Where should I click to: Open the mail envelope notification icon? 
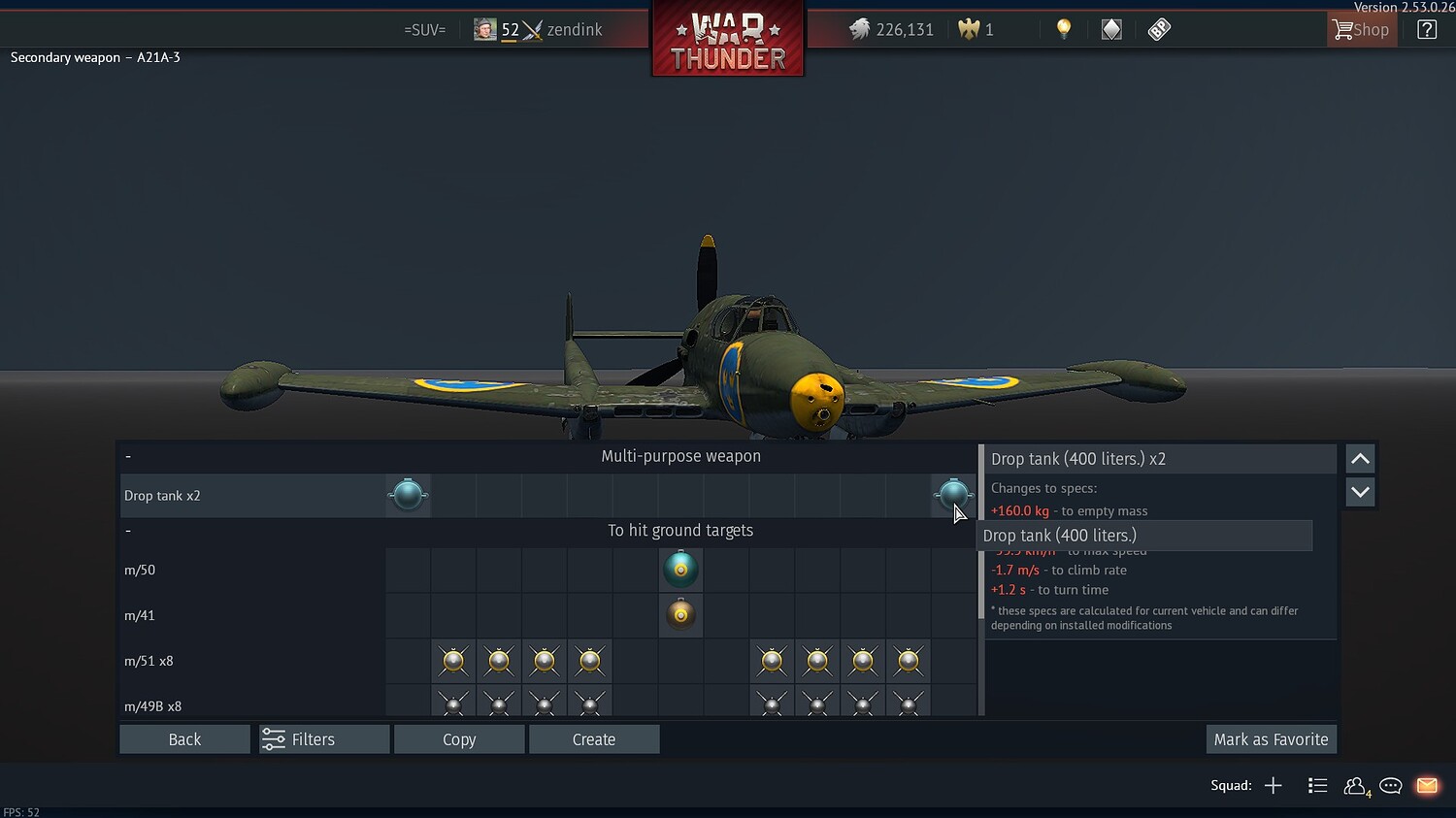(1427, 786)
